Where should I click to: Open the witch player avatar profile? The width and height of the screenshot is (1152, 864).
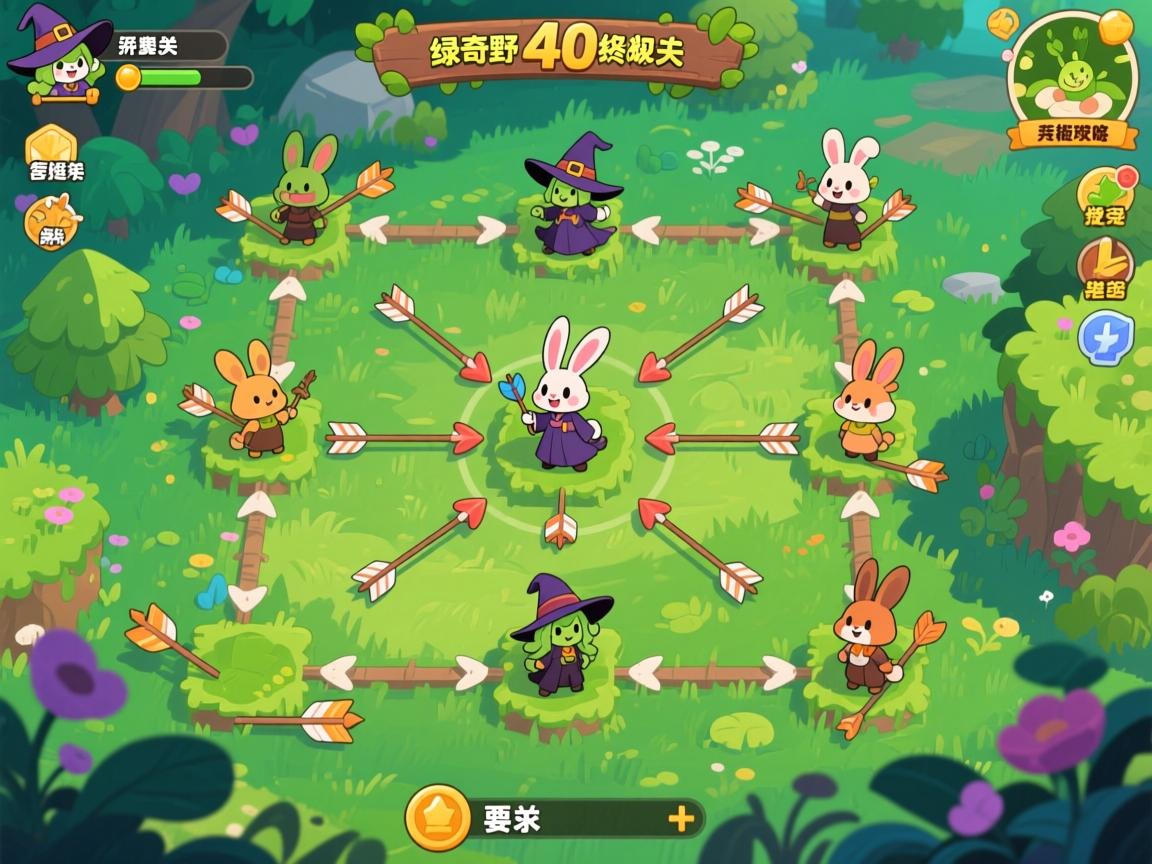pos(58,54)
